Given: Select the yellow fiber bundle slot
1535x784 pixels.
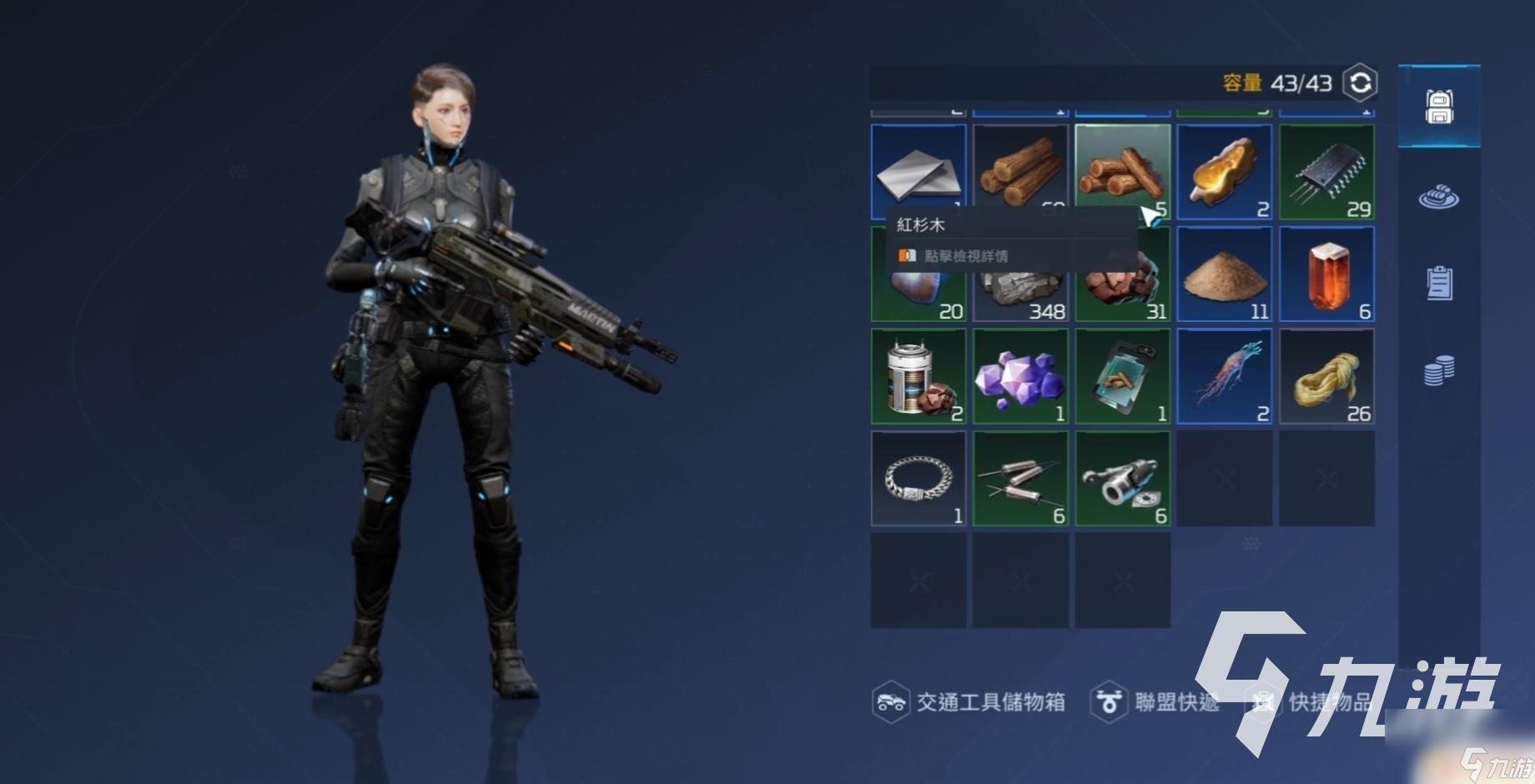Looking at the screenshot, I should [1326, 377].
